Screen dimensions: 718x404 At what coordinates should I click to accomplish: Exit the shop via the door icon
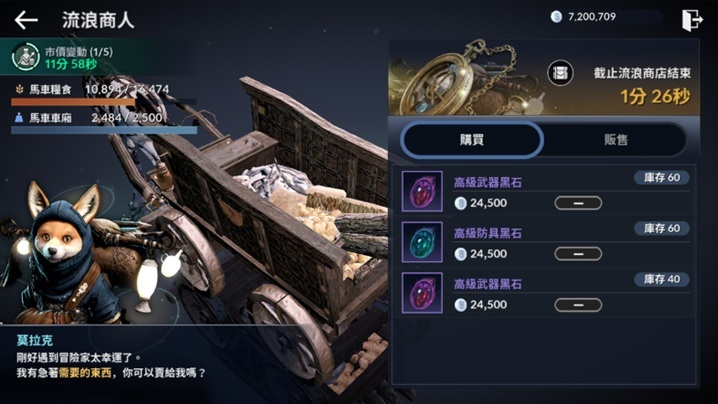click(x=692, y=20)
